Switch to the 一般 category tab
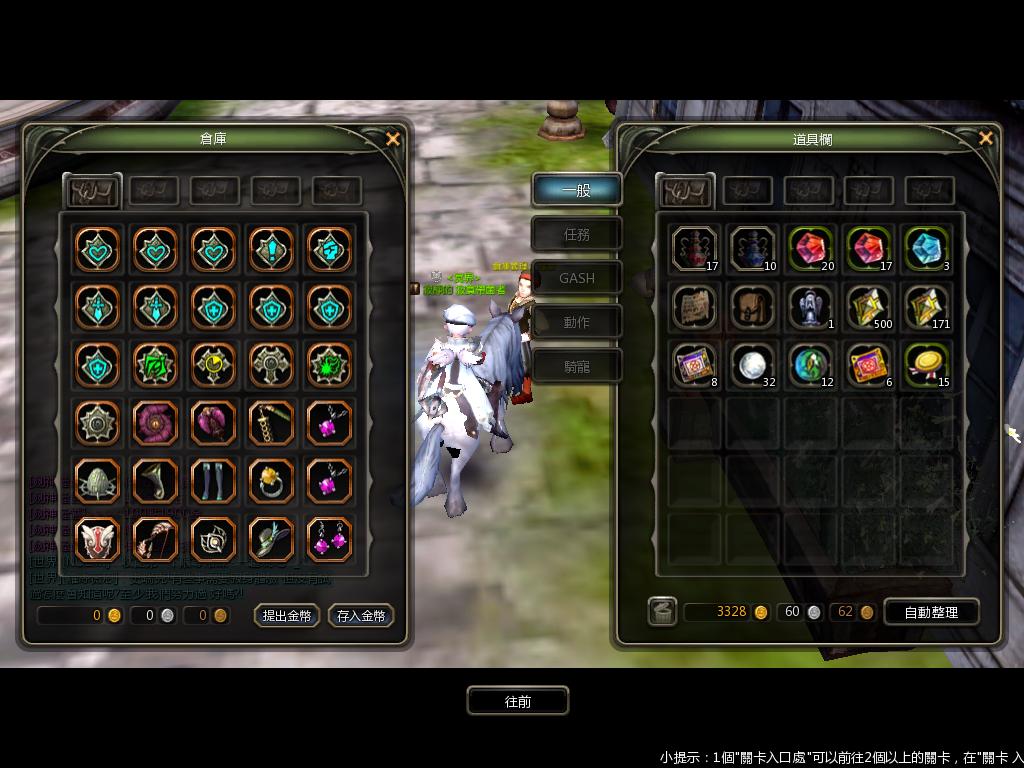 (x=577, y=190)
